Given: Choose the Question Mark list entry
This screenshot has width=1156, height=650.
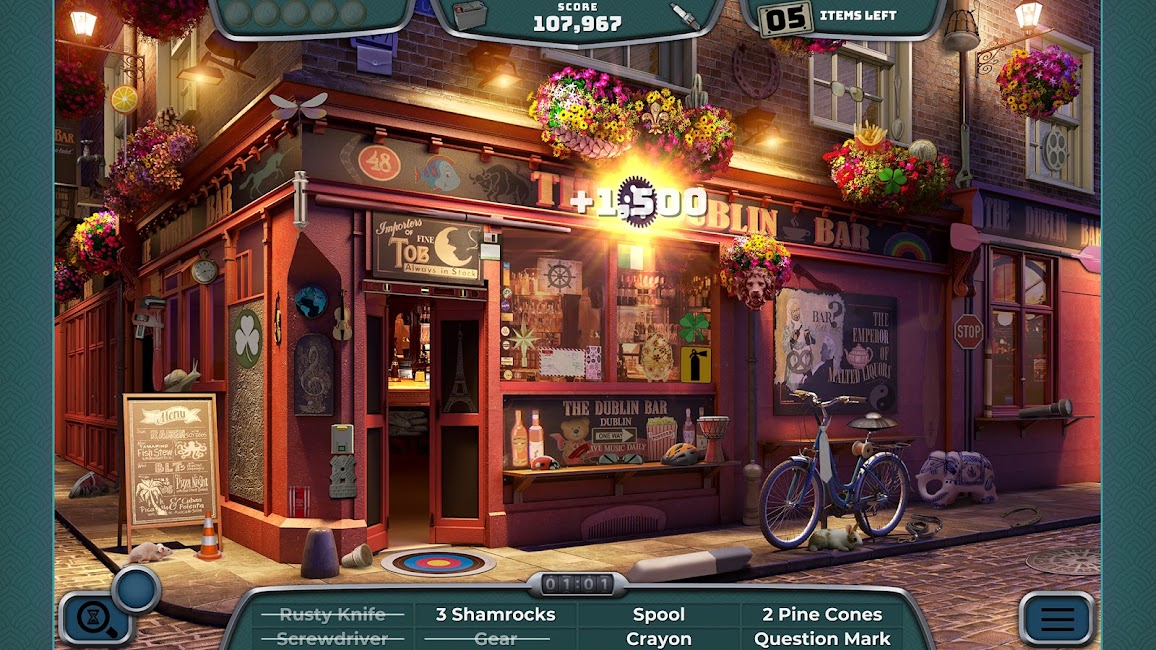Looking at the screenshot, I should (x=822, y=638).
